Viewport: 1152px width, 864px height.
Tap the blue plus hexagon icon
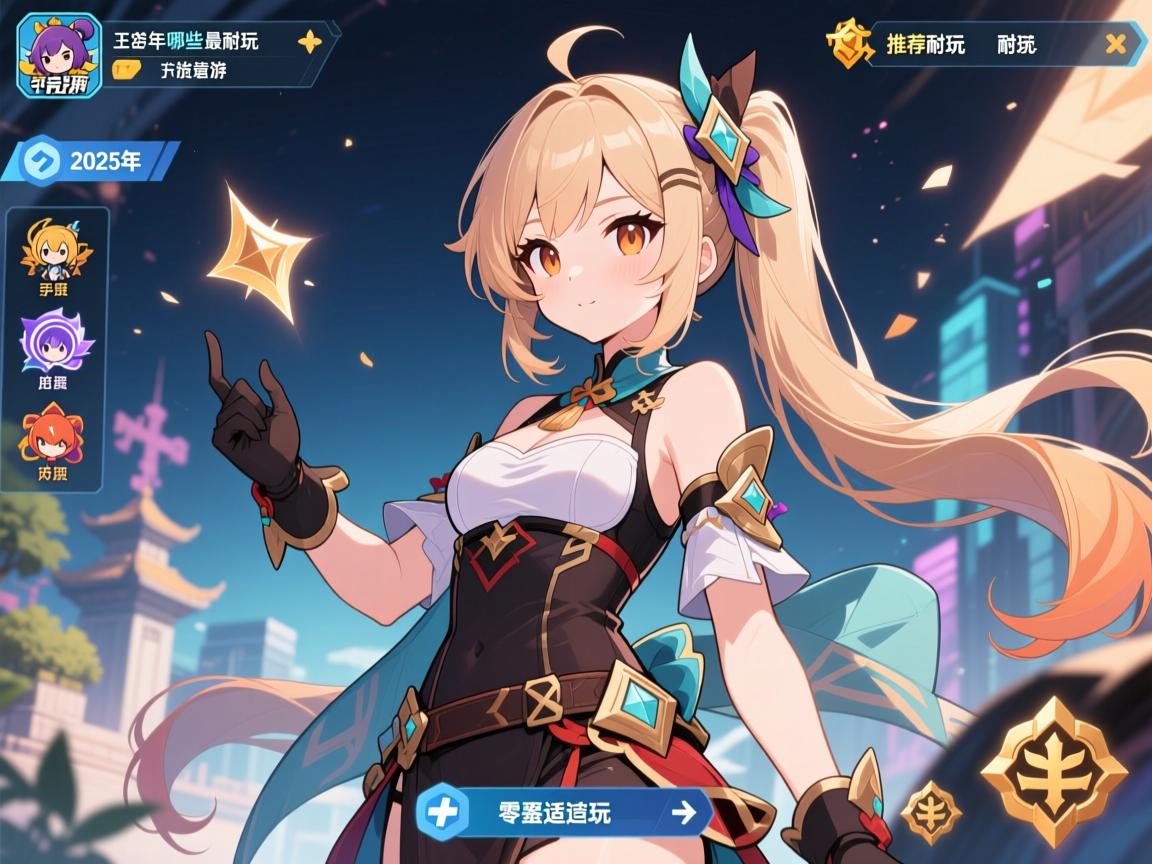point(443,811)
